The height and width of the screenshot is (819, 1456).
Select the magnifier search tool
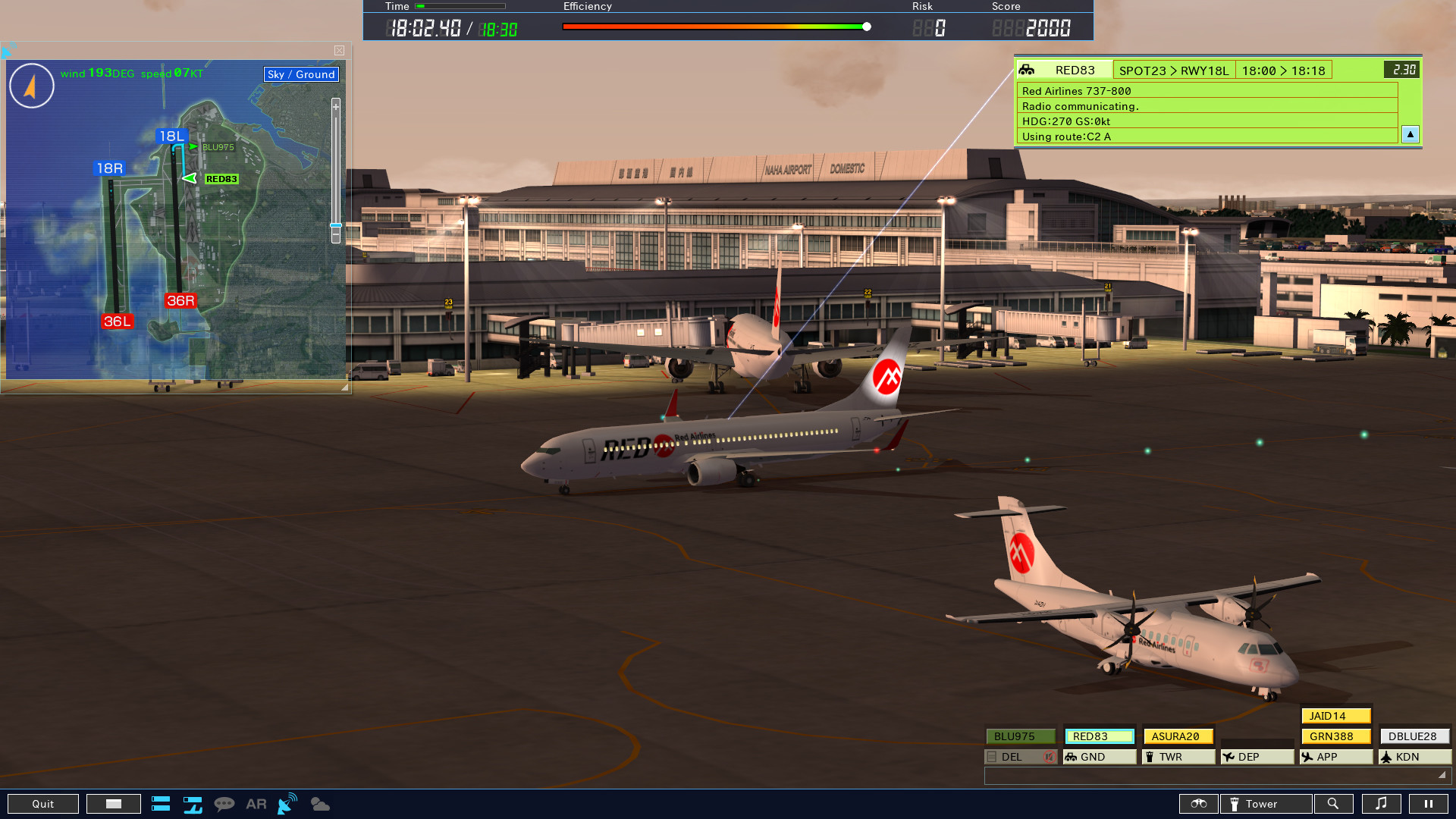pos(1334,803)
